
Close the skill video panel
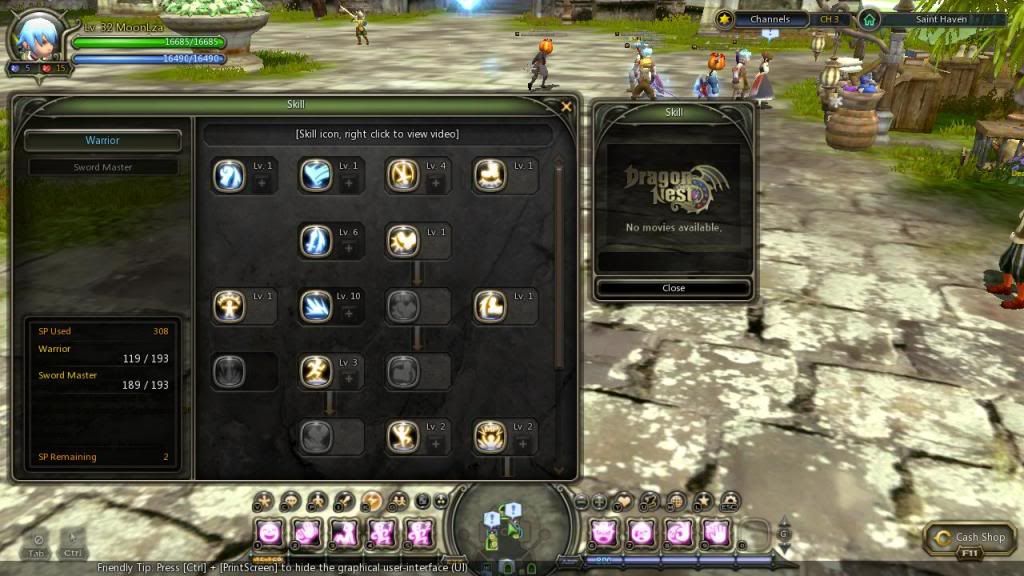[x=673, y=288]
